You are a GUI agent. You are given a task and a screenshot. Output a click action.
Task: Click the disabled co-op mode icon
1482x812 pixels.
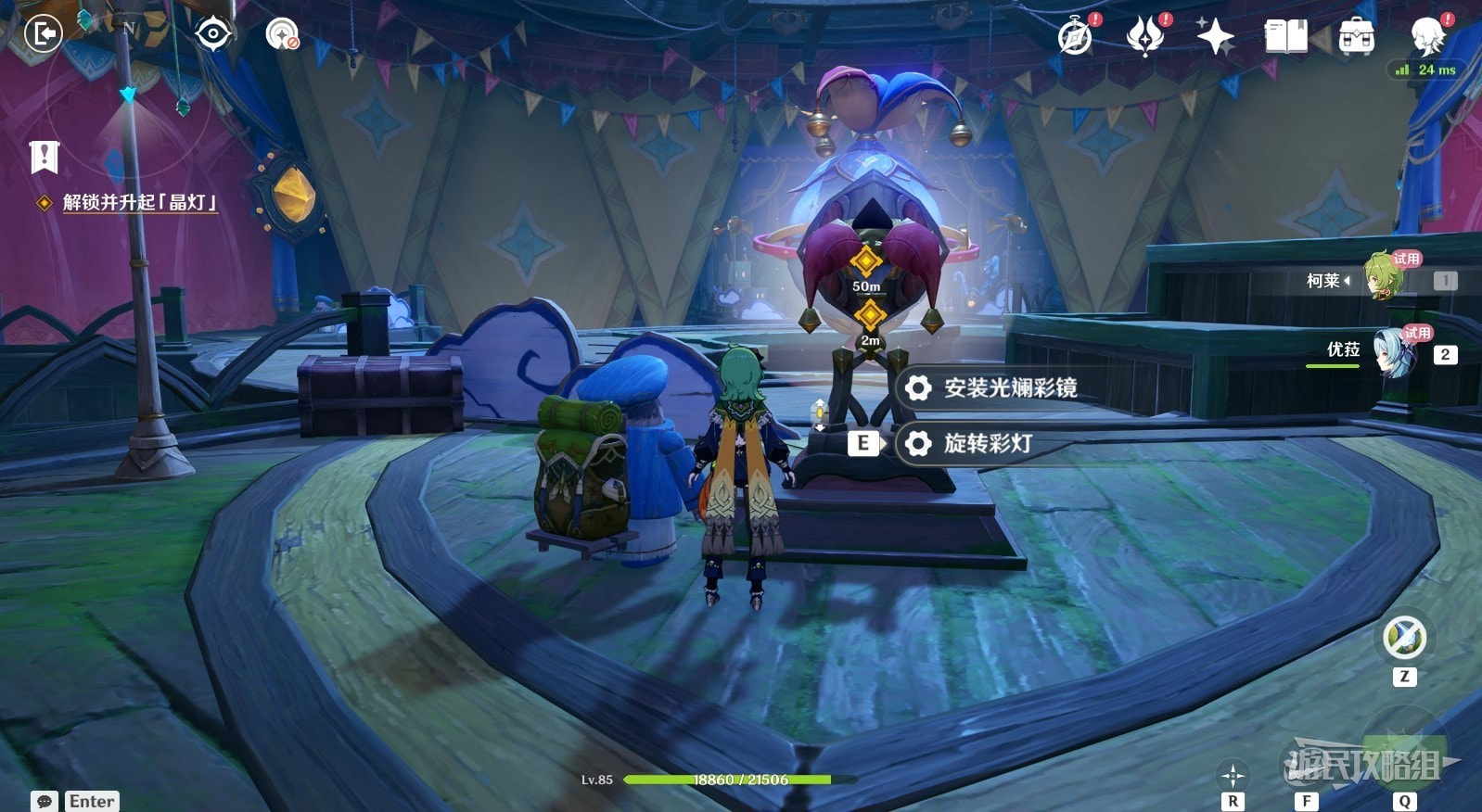(282, 35)
